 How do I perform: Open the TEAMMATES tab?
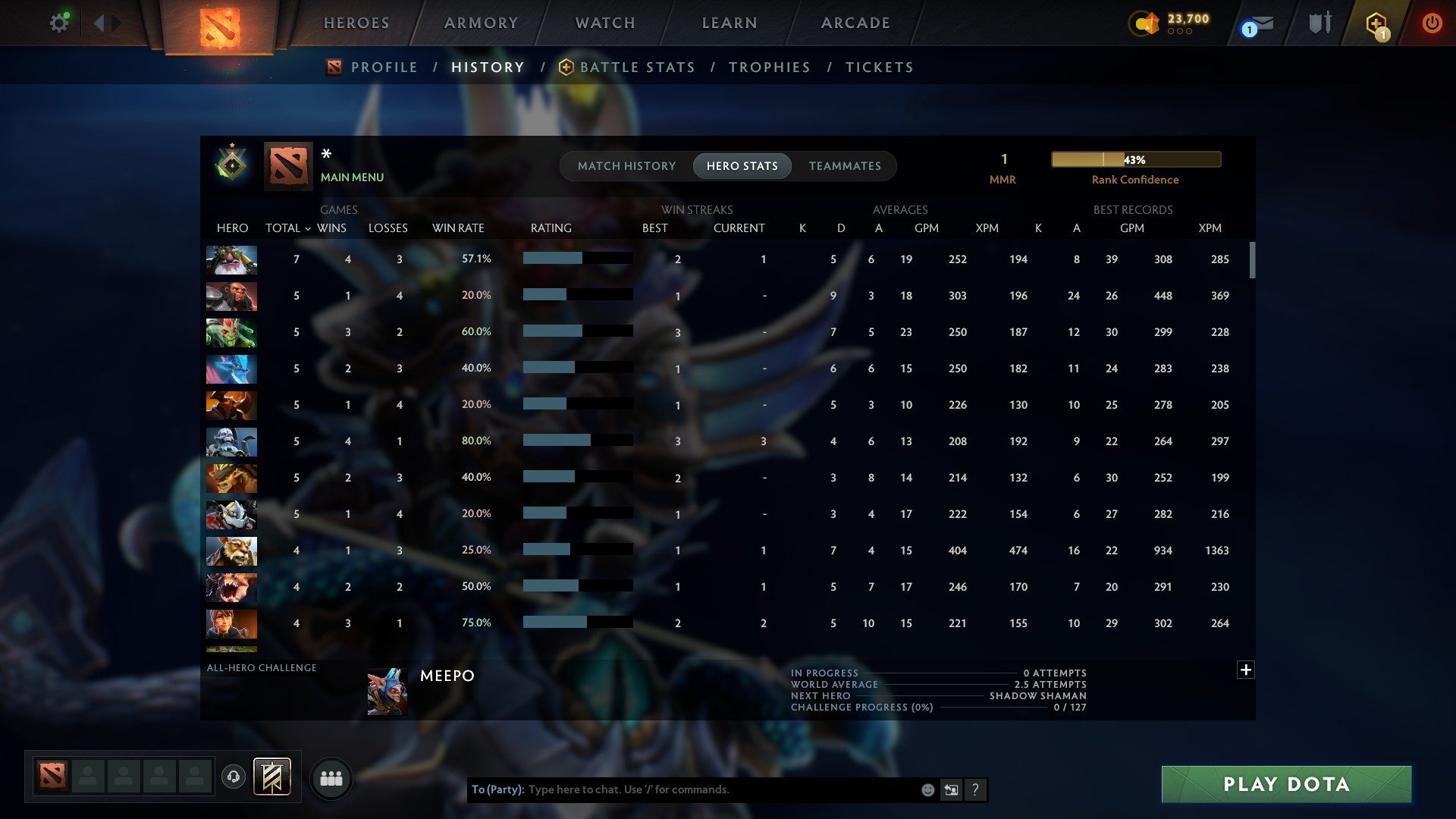point(845,165)
